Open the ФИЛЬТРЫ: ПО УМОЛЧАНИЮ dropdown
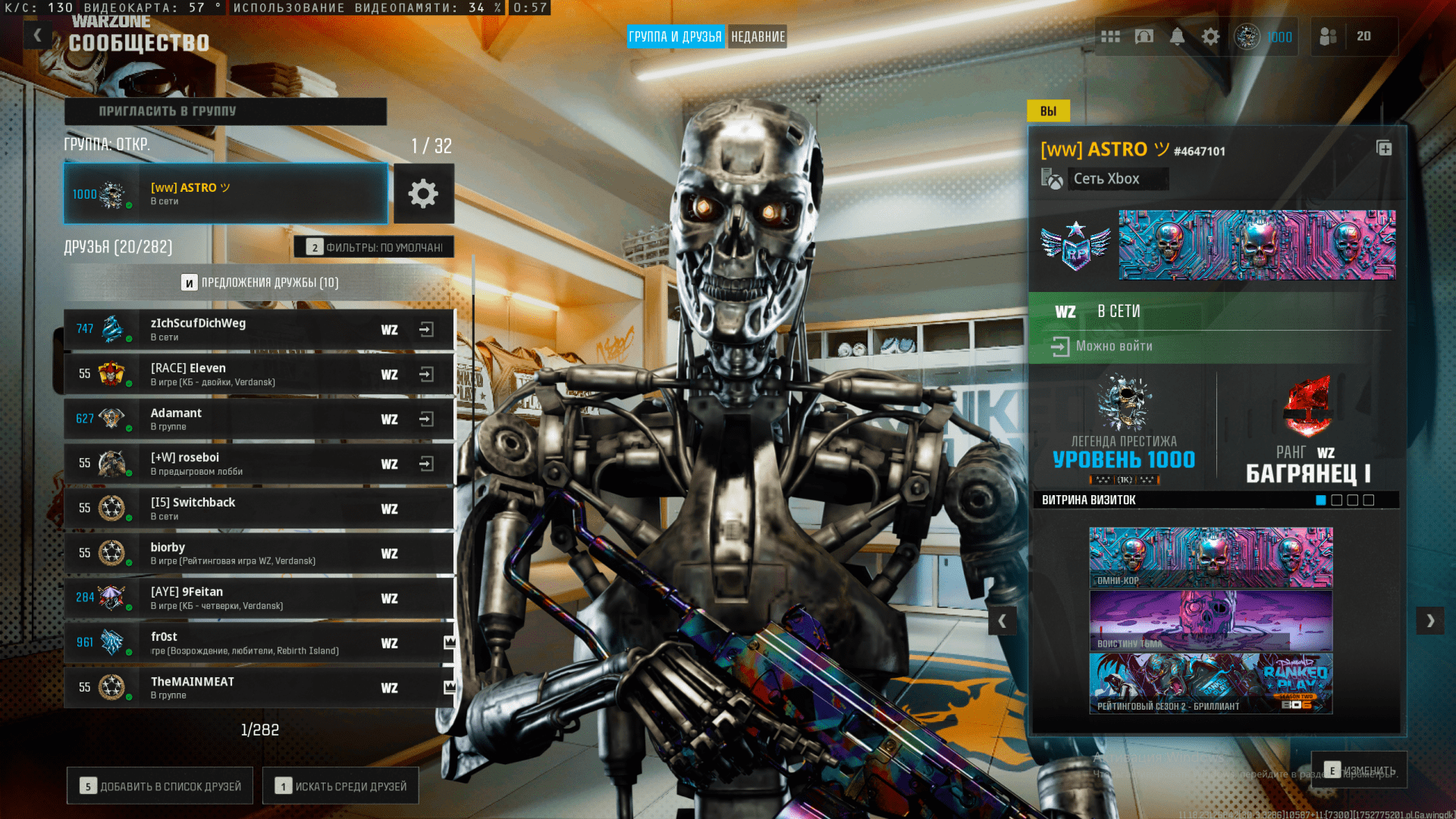The width and height of the screenshot is (1456, 819). click(x=374, y=246)
